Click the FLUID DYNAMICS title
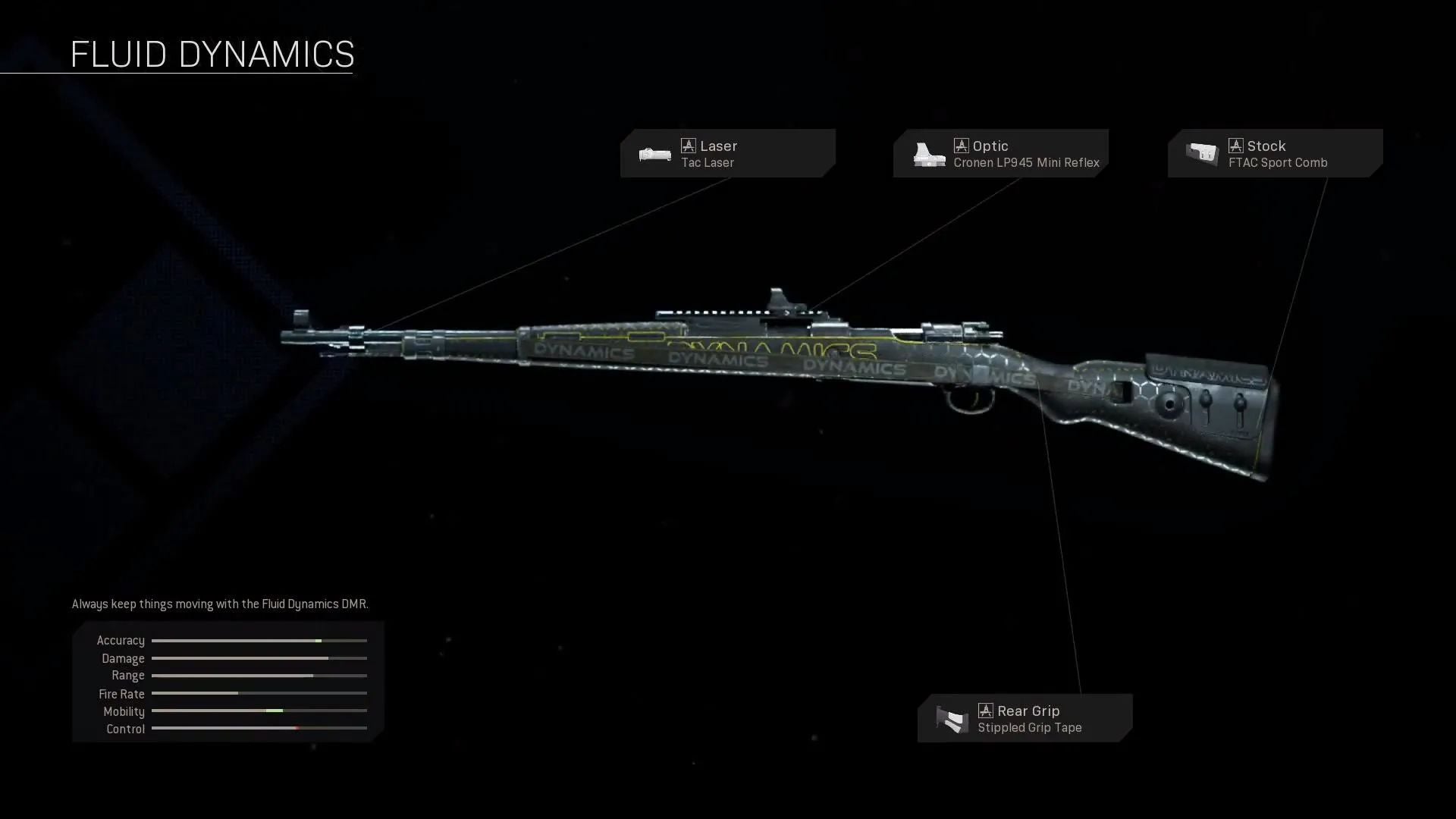The width and height of the screenshot is (1456, 819). point(212,53)
